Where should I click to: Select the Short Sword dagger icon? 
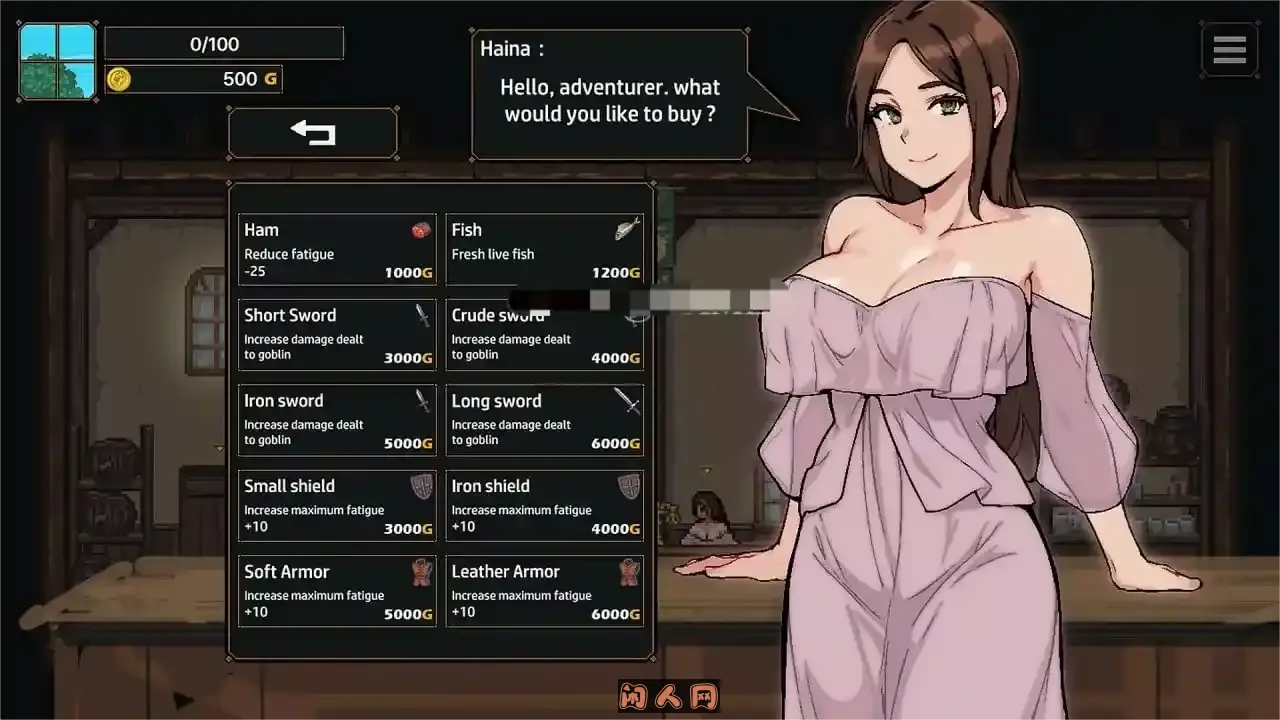pos(423,315)
